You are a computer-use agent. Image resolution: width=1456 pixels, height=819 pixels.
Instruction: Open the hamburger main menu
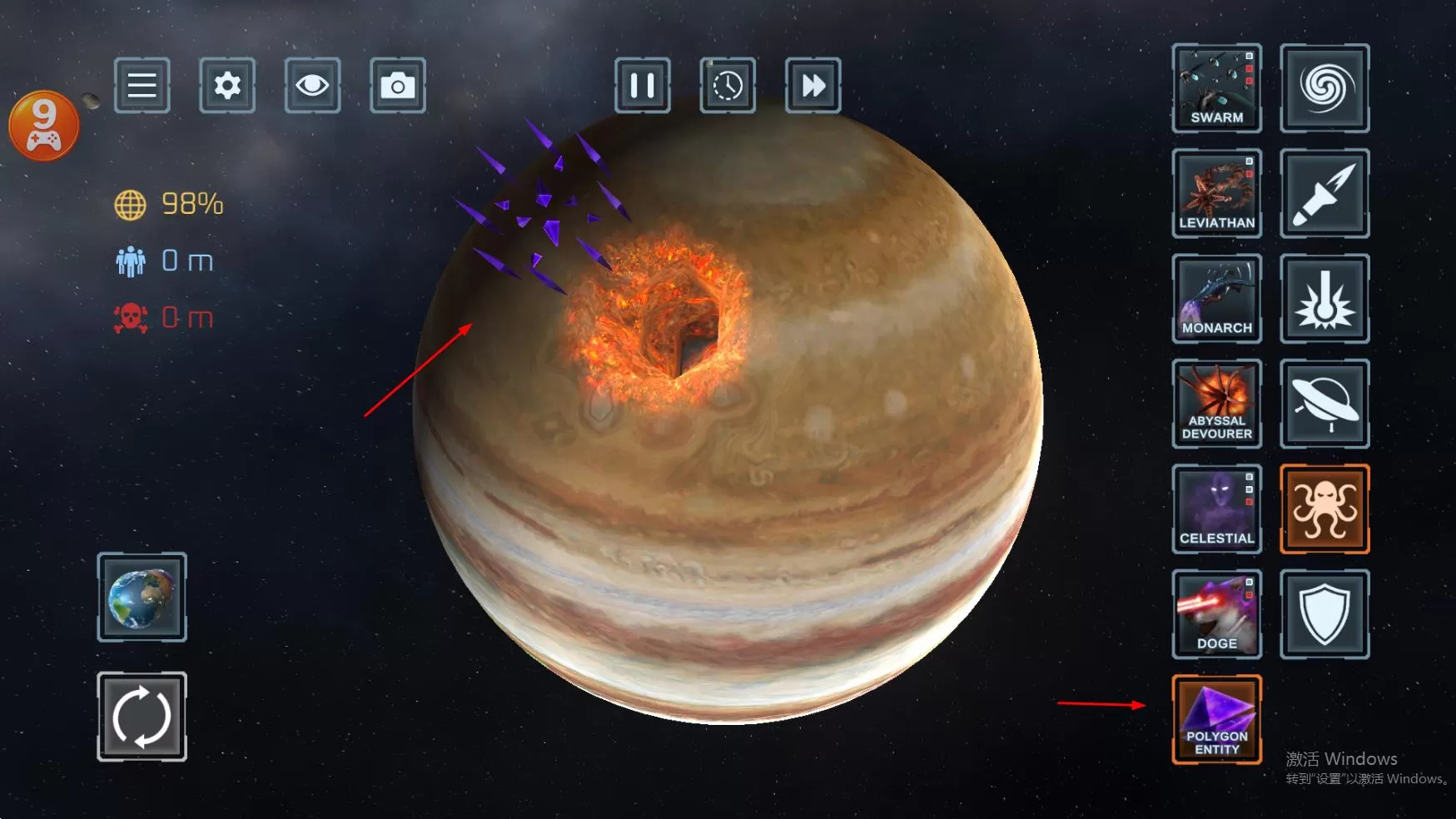click(x=142, y=85)
